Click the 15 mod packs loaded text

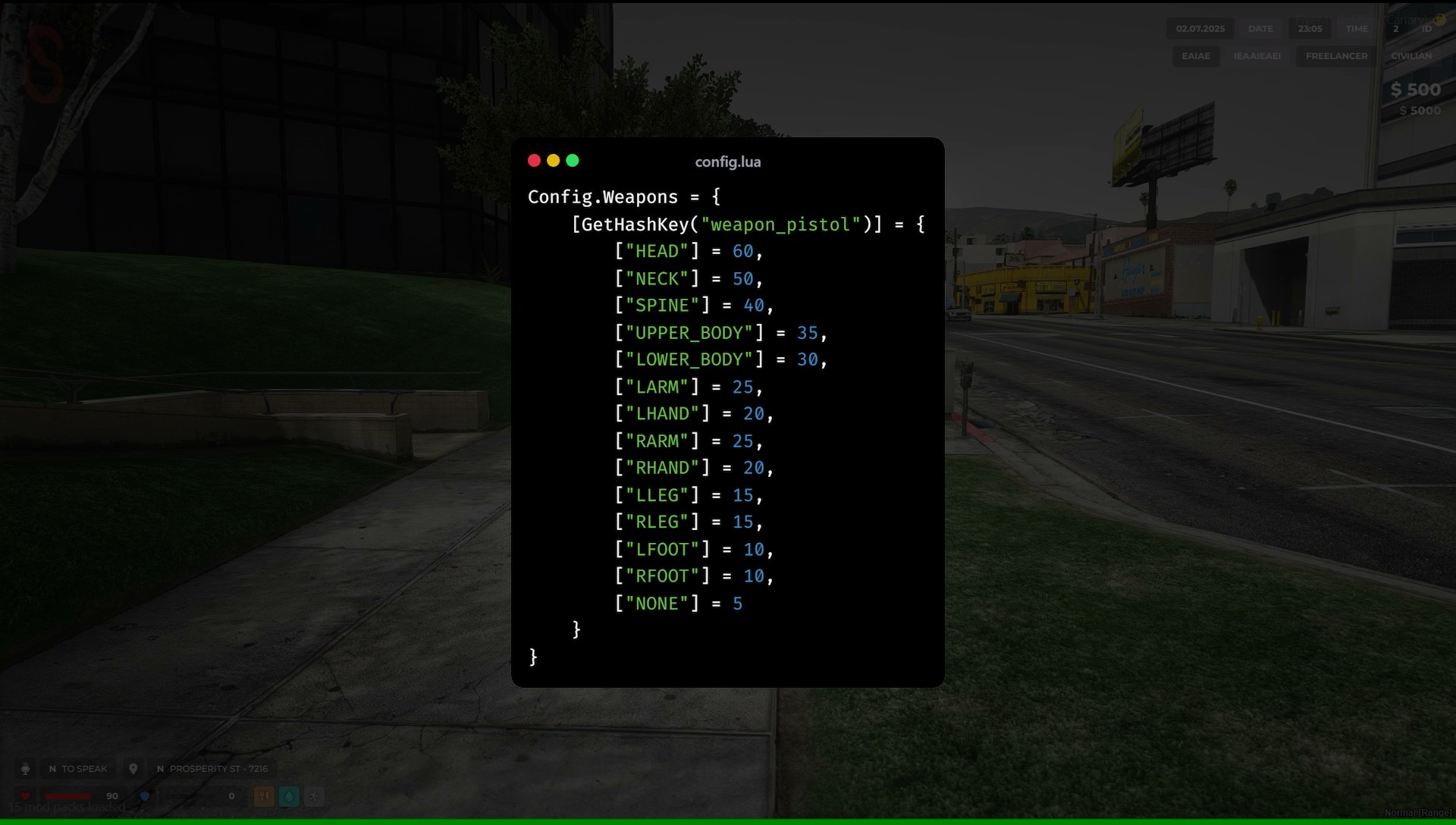[67, 806]
